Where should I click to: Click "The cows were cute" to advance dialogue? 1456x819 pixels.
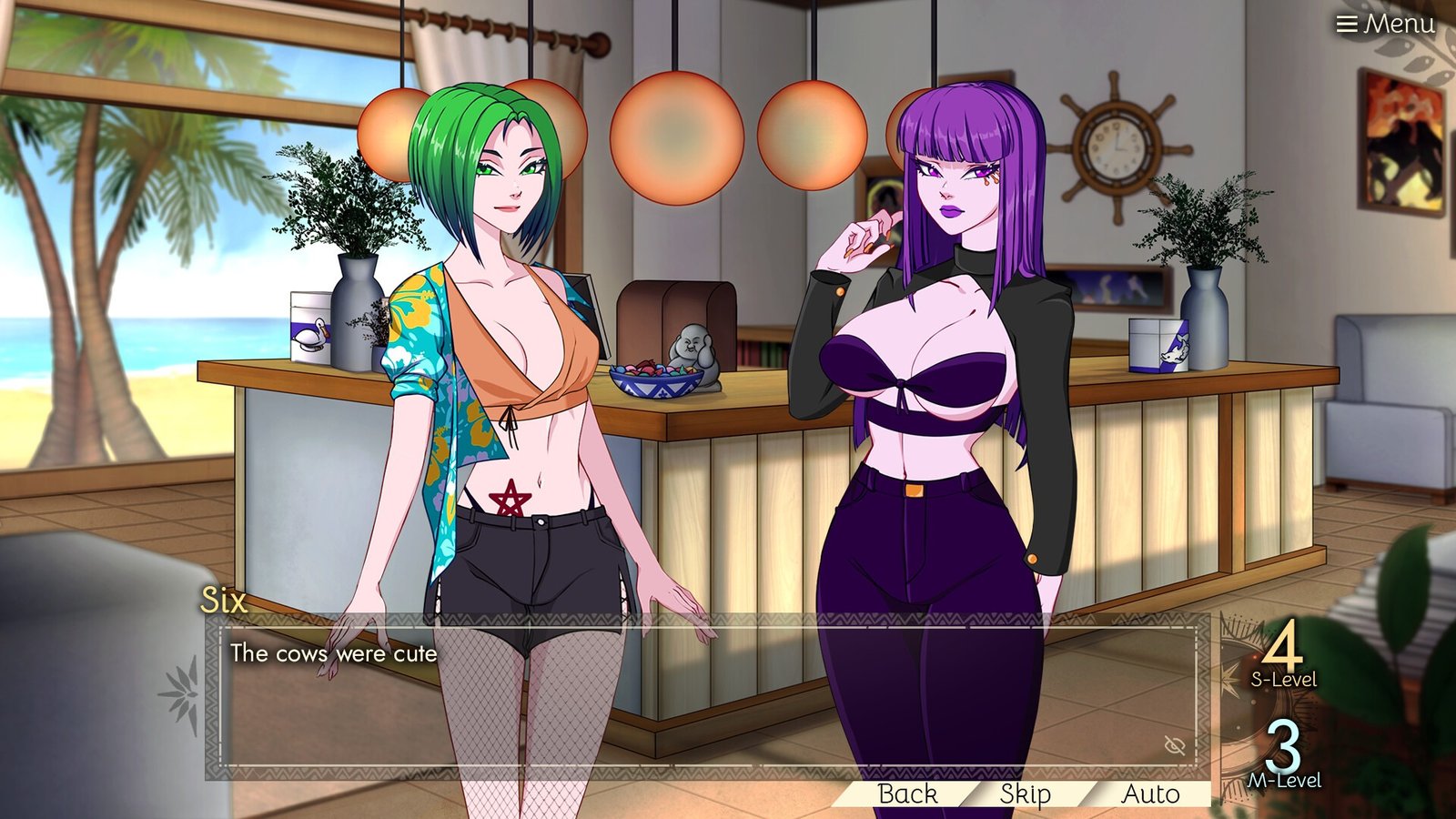pos(337,655)
